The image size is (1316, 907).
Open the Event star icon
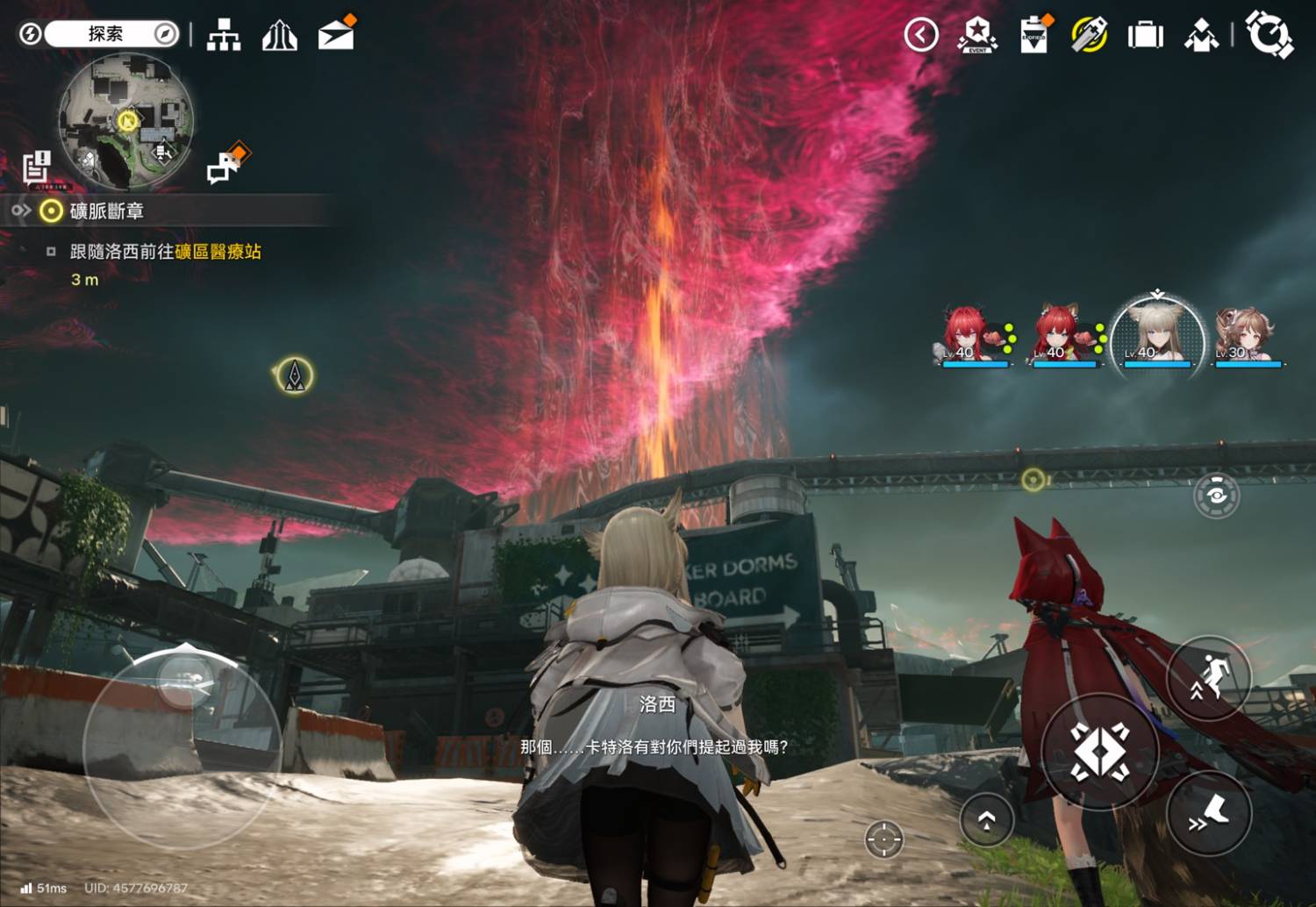pos(977,35)
